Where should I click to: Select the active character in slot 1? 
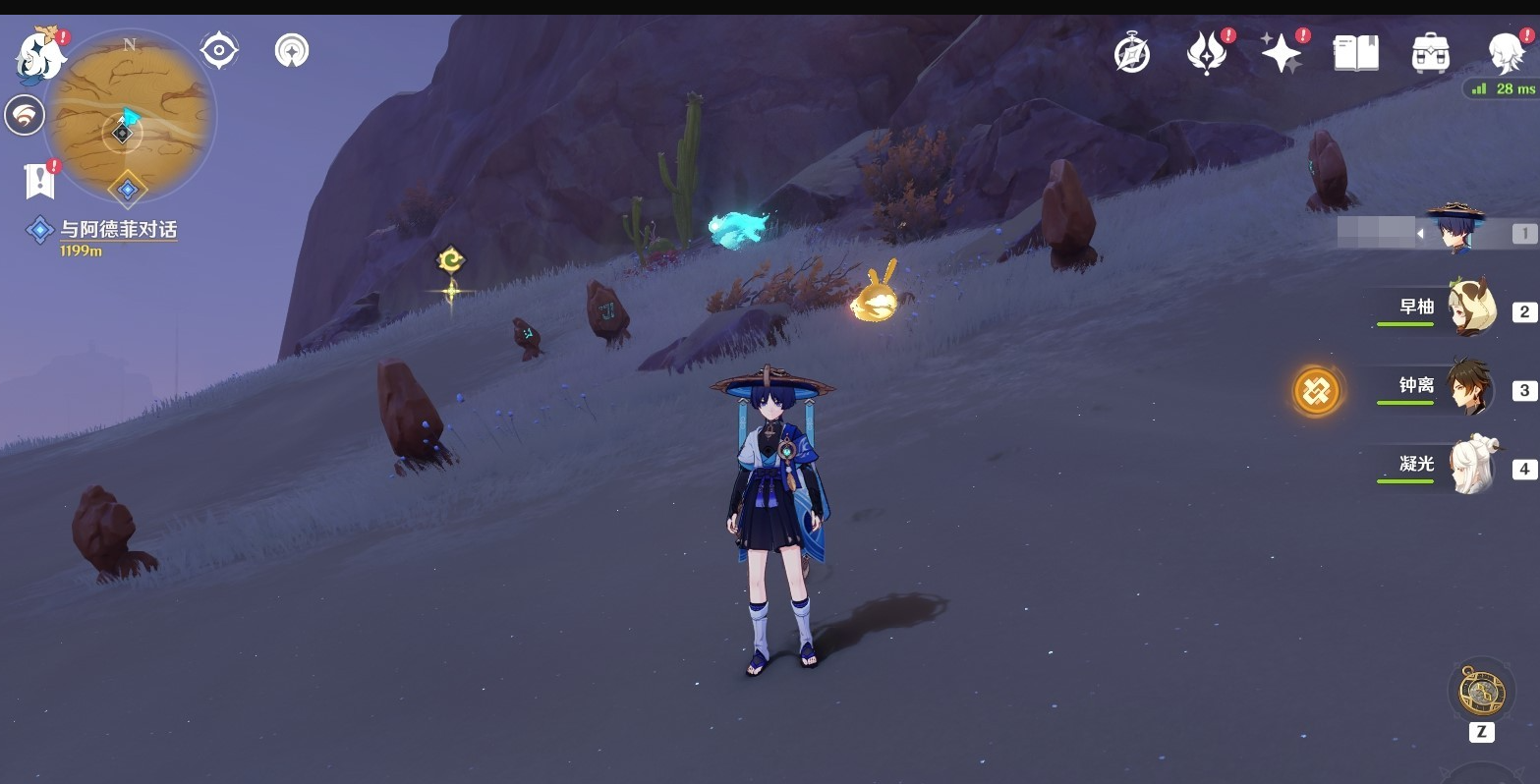pos(1456,232)
